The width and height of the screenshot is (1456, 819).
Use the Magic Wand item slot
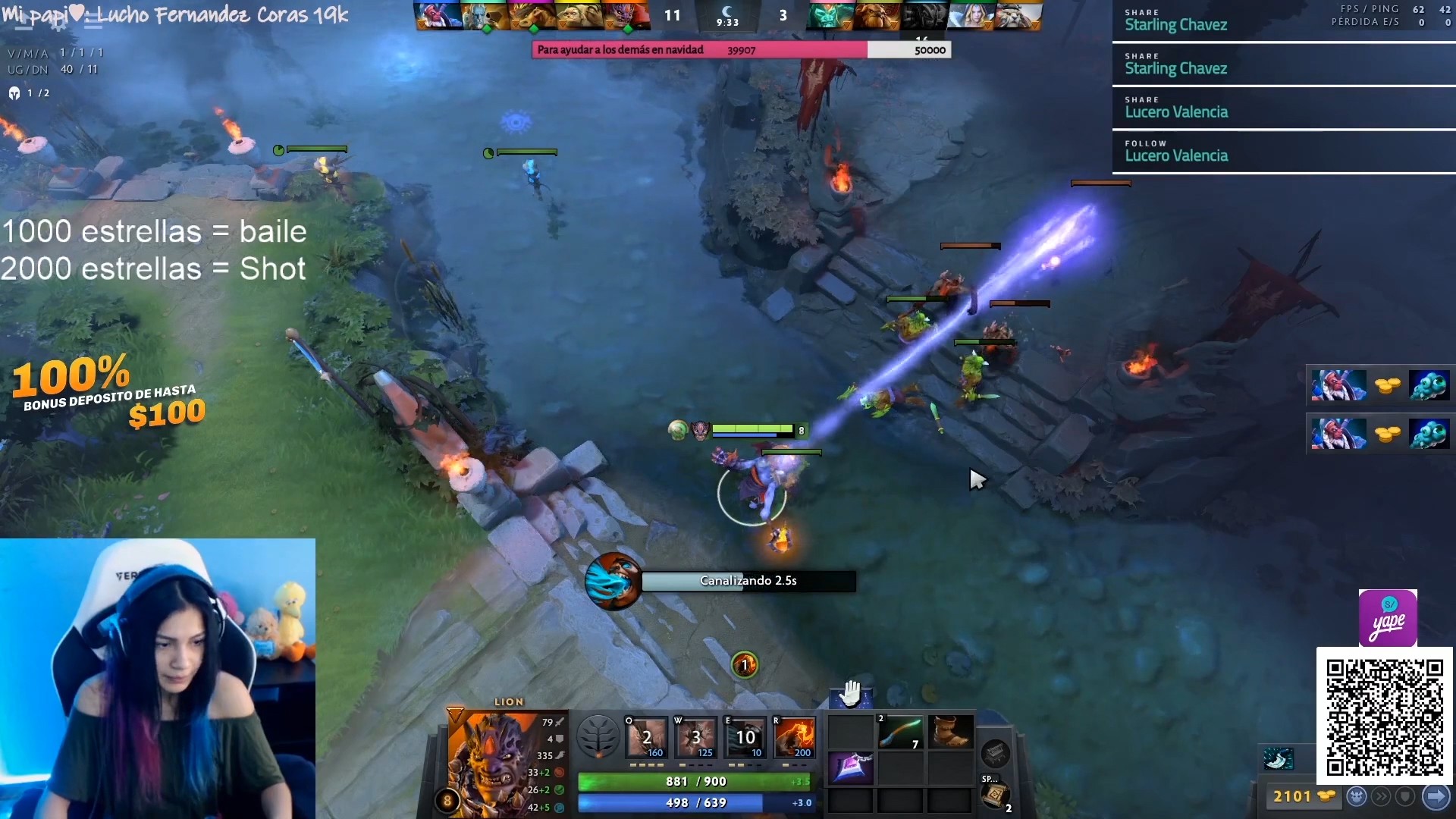900,733
